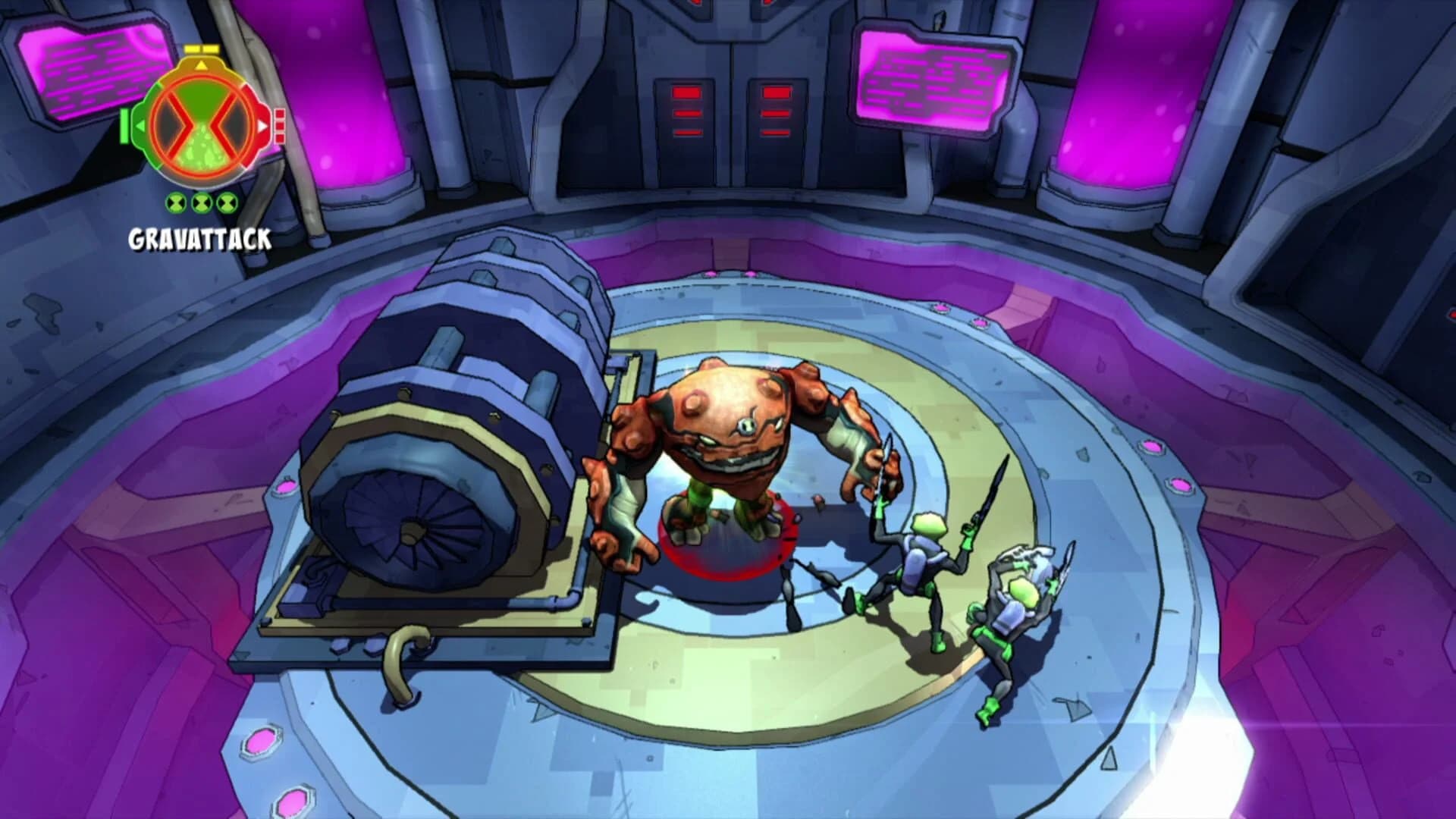Select the leftmost Omnitrix charge icon

pyautogui.click(x=175, y=203)
